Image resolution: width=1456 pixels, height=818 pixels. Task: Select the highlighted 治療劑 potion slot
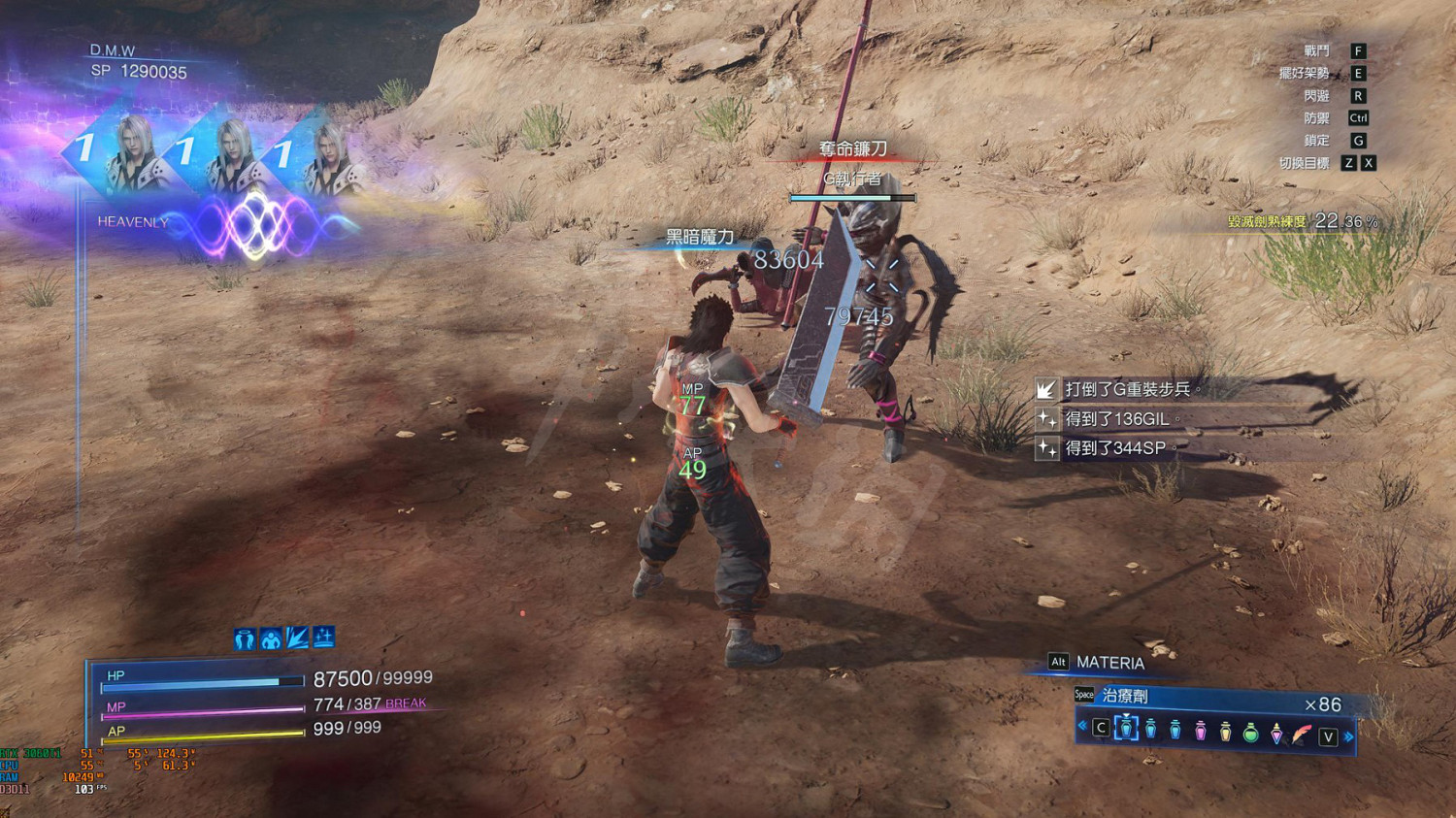point(1126,728)
